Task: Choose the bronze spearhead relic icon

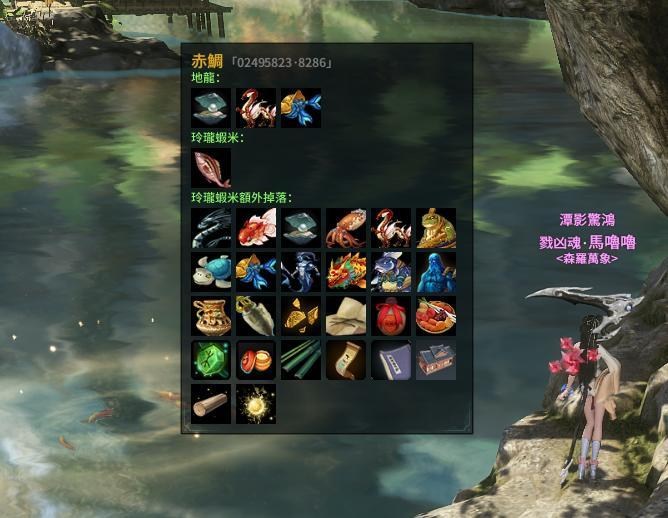Action: (256, 316)
